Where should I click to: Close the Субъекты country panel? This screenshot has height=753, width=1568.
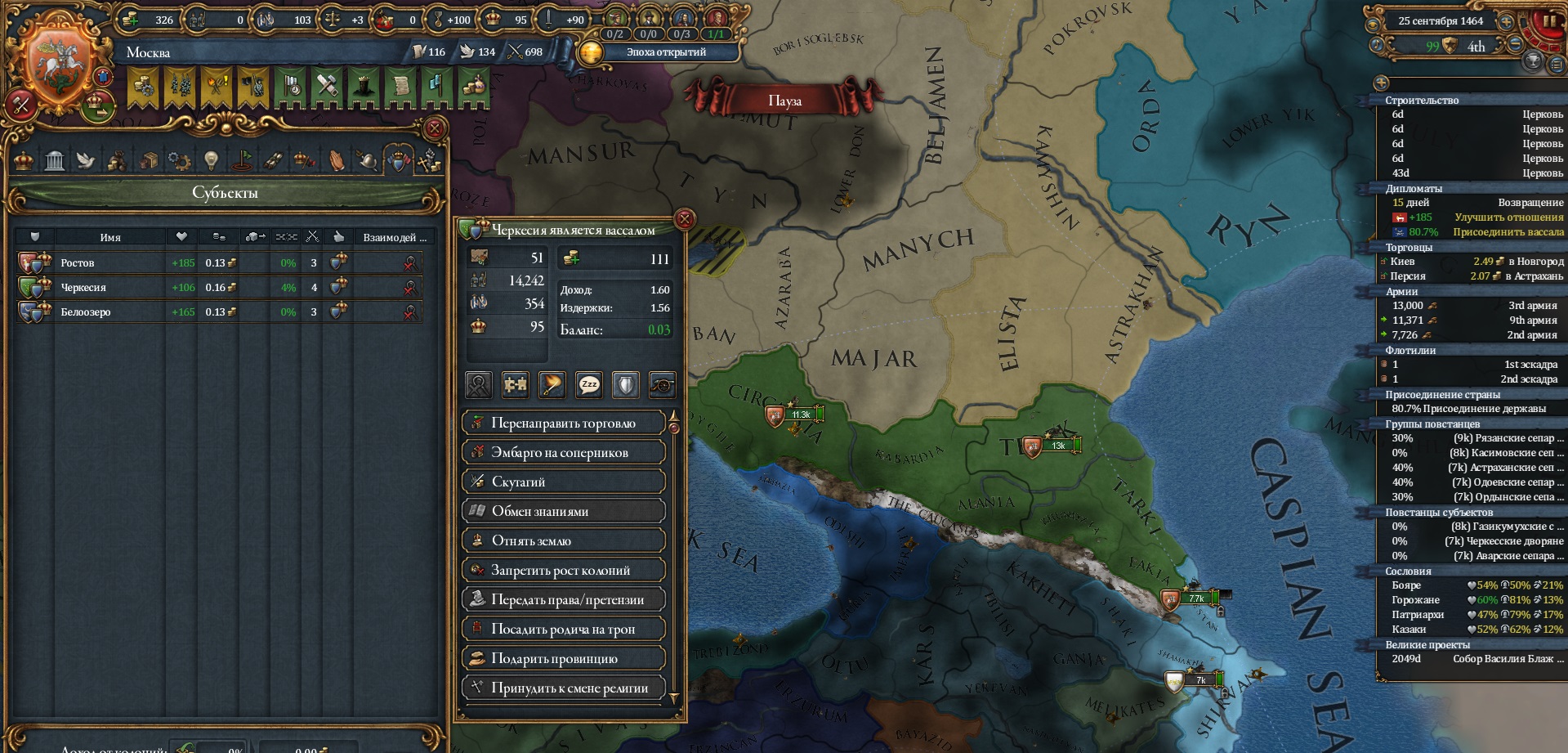(435, 128)
